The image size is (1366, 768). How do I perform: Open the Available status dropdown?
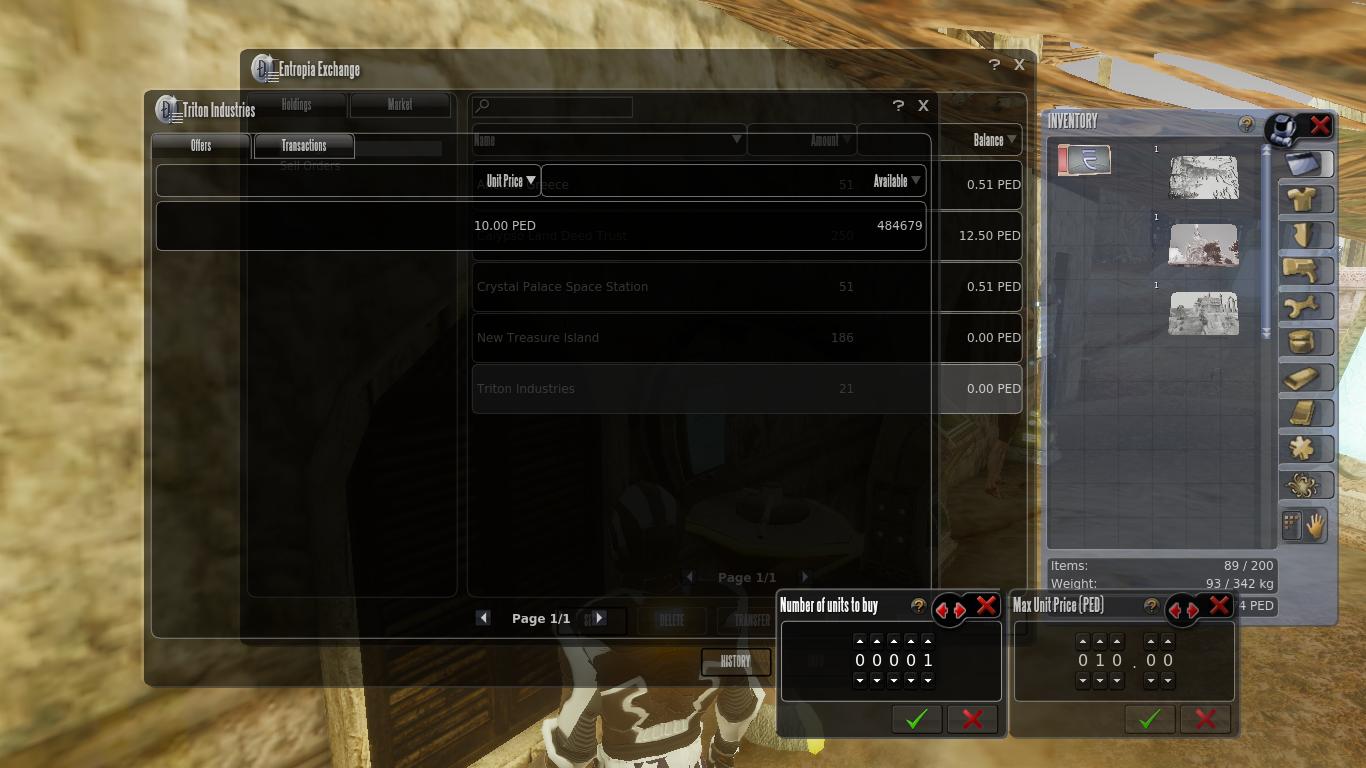[891, 180]
